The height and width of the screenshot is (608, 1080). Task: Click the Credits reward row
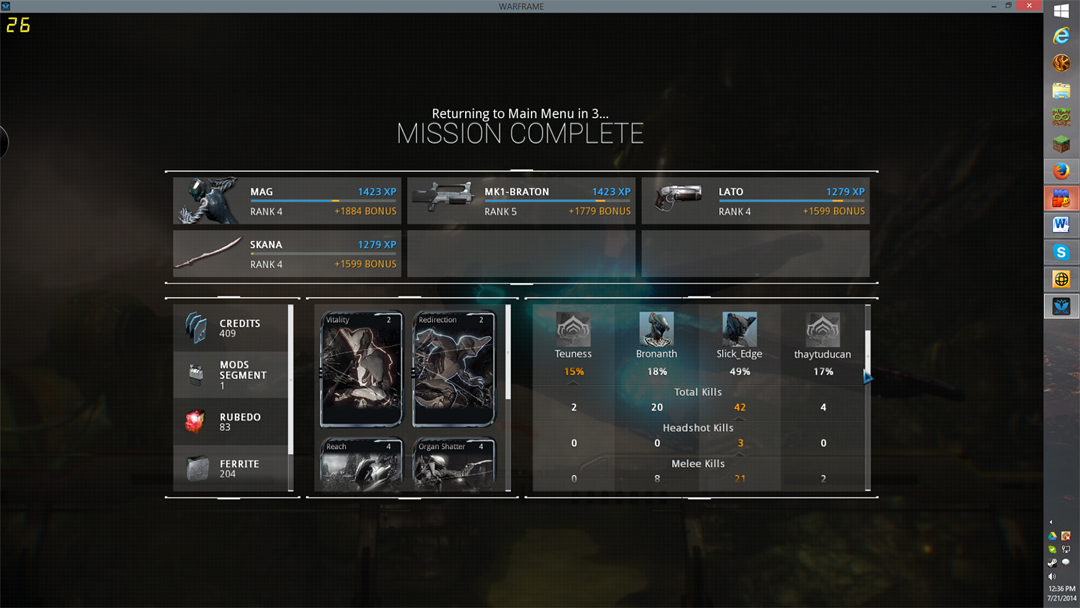(231, 328)
